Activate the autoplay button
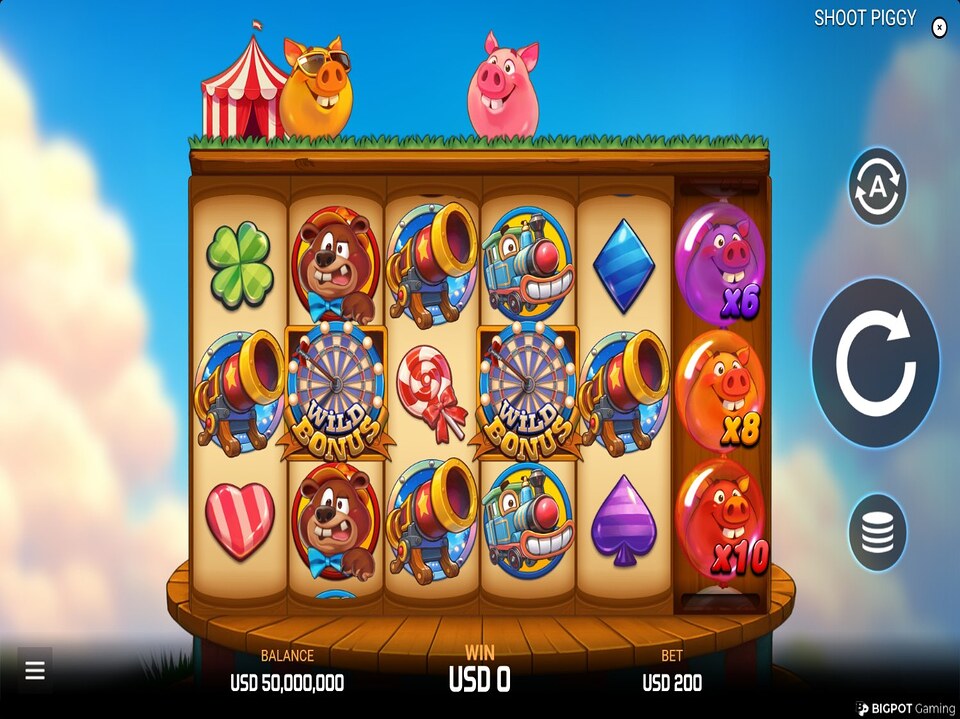This screenshot has width=960, height=719. pos(877,186)
